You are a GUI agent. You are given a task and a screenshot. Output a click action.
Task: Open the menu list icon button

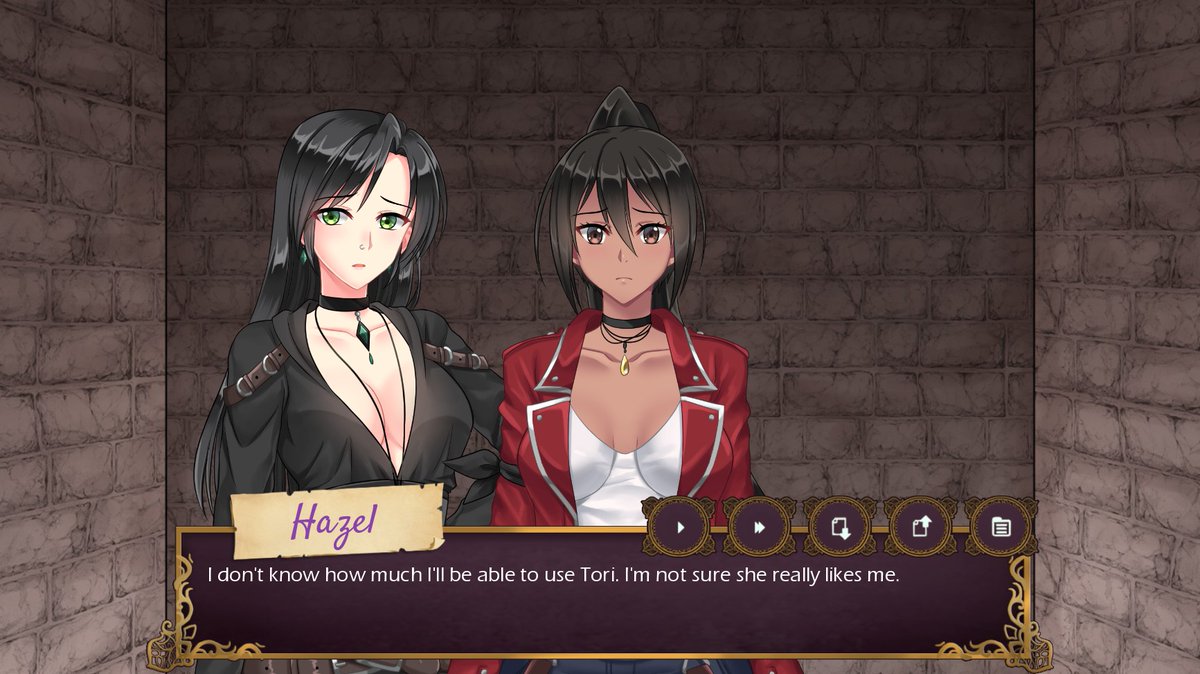coord(1001,527)
